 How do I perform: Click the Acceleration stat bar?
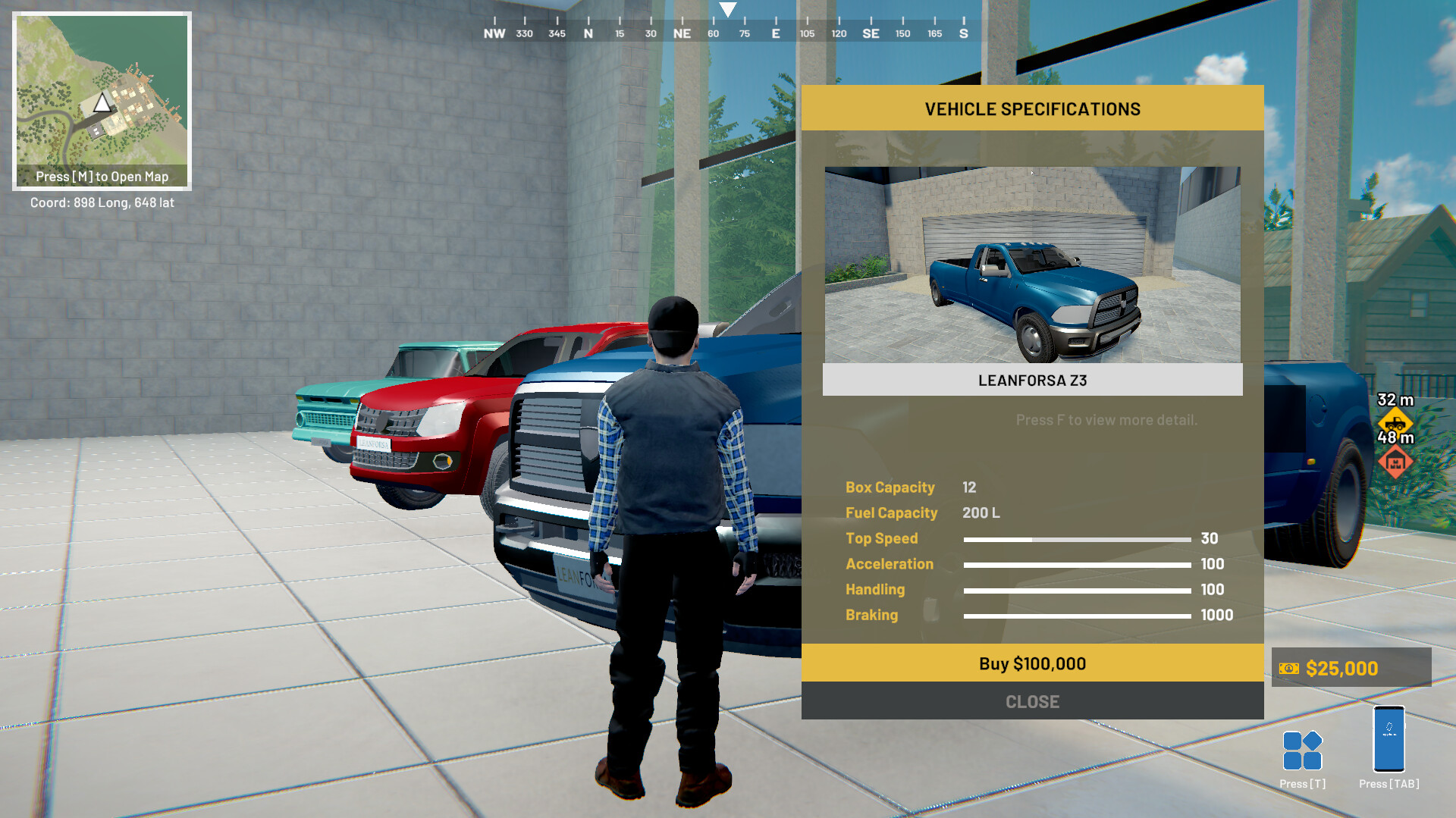[1077, 565]
